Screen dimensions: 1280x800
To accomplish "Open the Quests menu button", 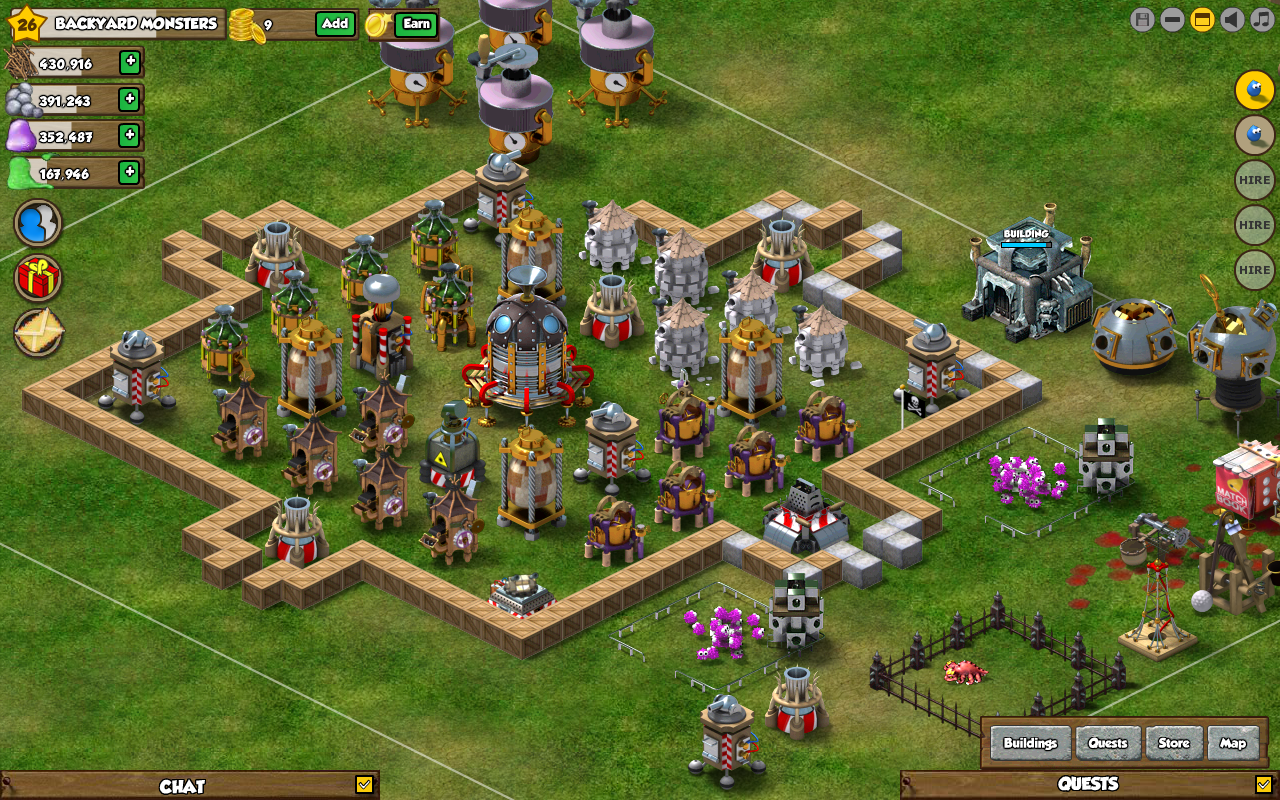I will click(1108, 743).
